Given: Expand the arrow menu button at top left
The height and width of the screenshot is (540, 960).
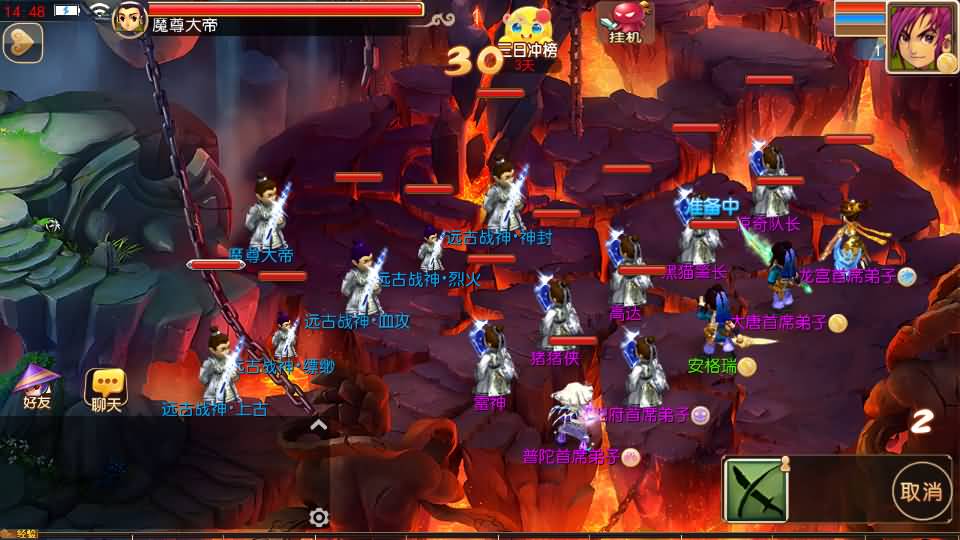Looking at the screenshot, I should (22, 42).
